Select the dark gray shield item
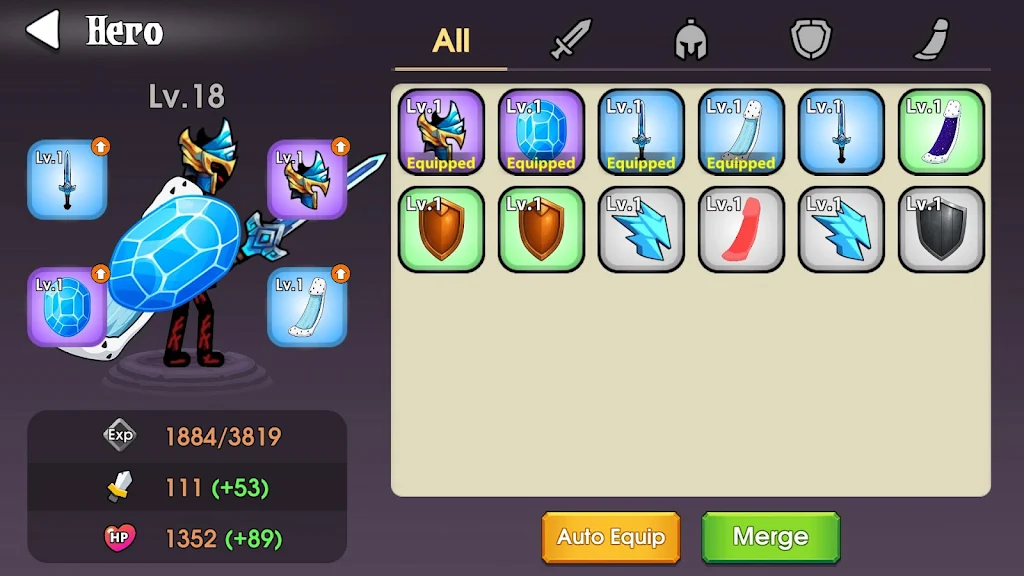Screen dimensions: 1024x576 941,229
